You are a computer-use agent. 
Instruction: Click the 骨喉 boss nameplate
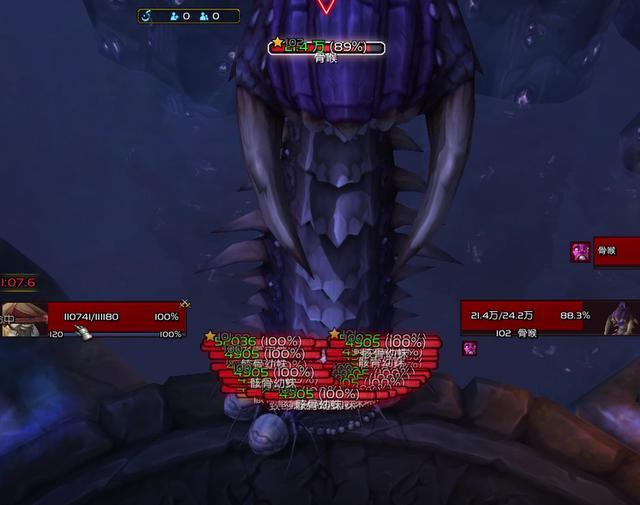327,47
